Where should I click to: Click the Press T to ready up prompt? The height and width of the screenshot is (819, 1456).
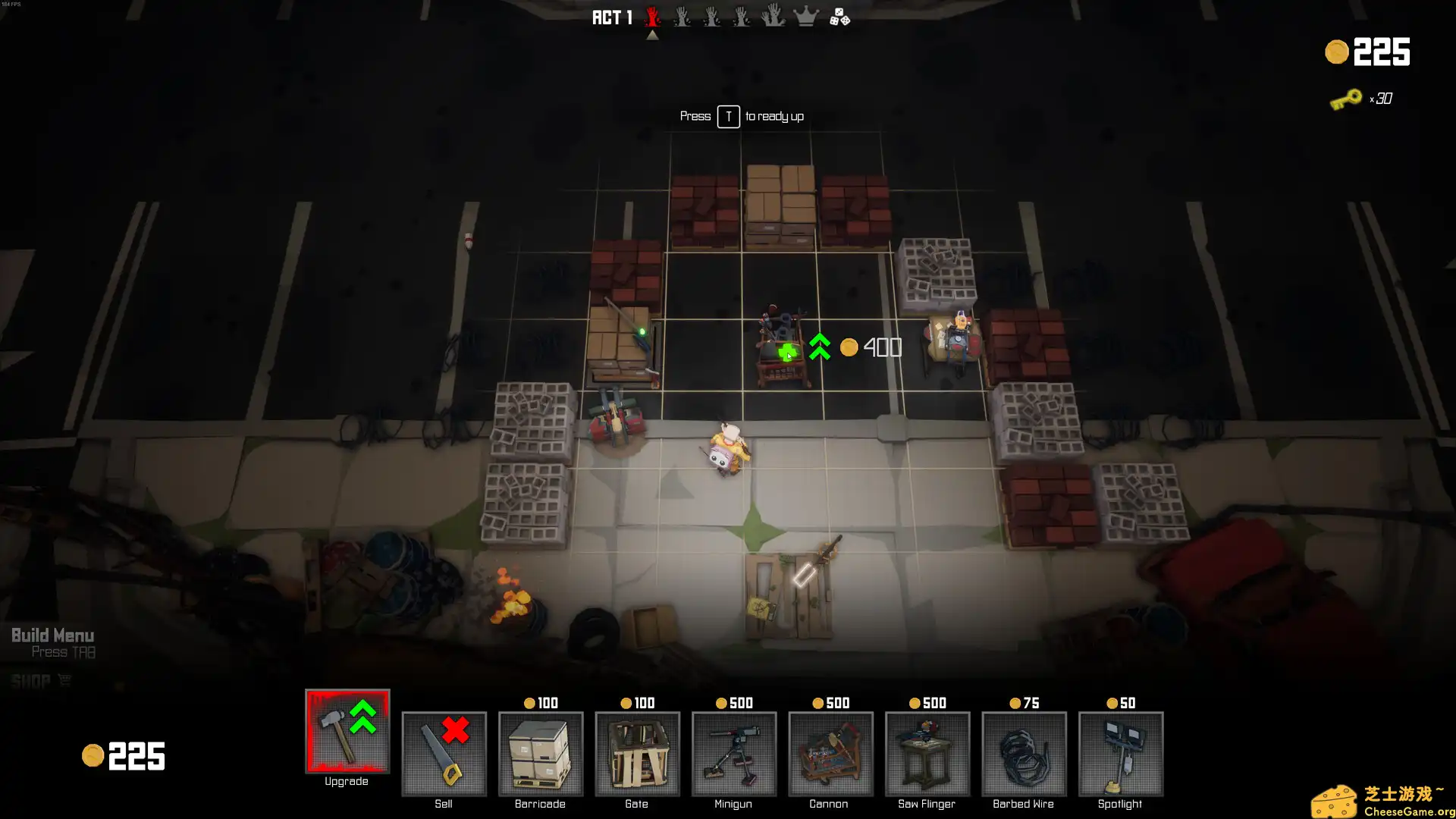[741, 116]
